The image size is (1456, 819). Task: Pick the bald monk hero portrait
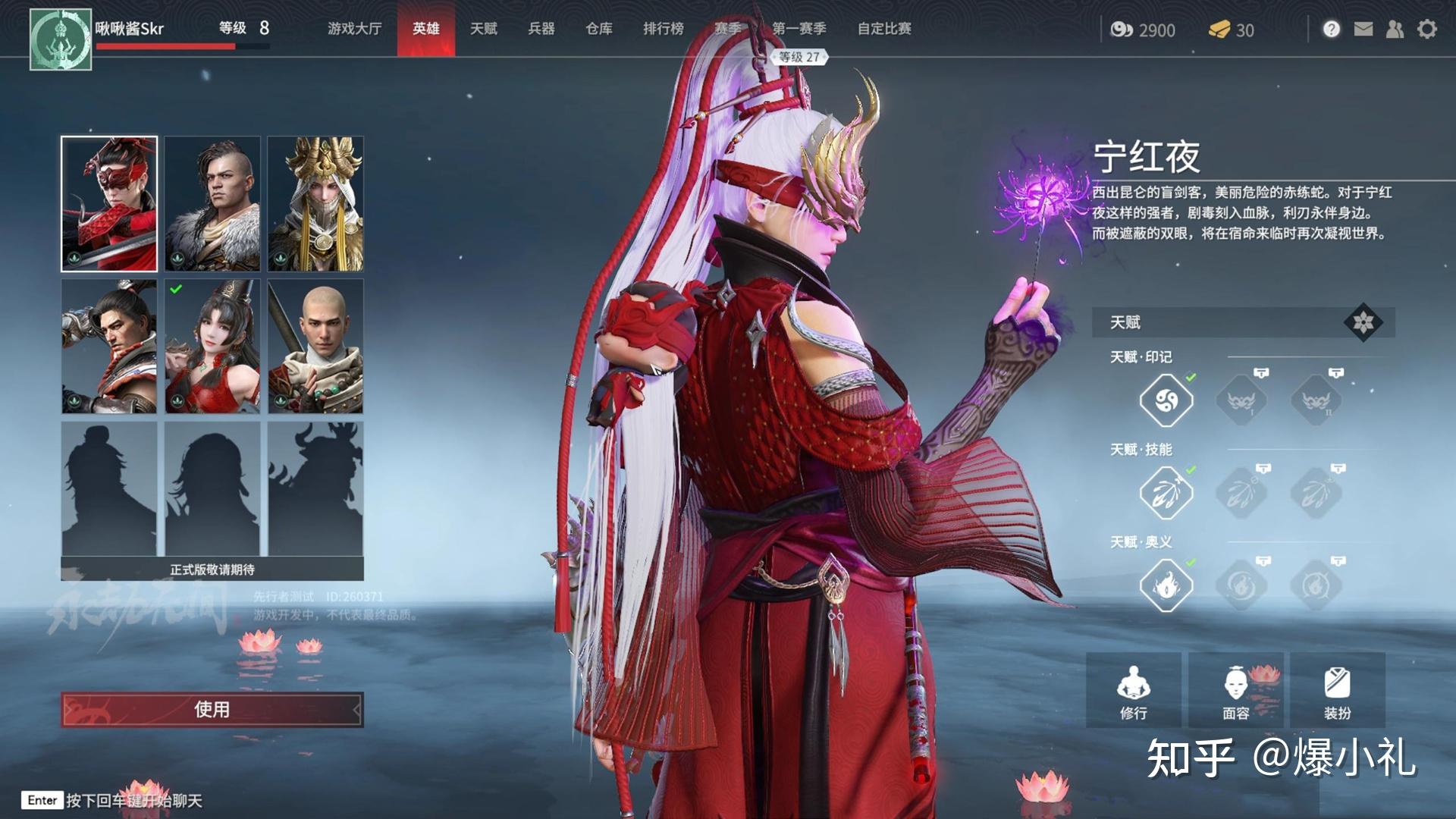click(315, 347)
